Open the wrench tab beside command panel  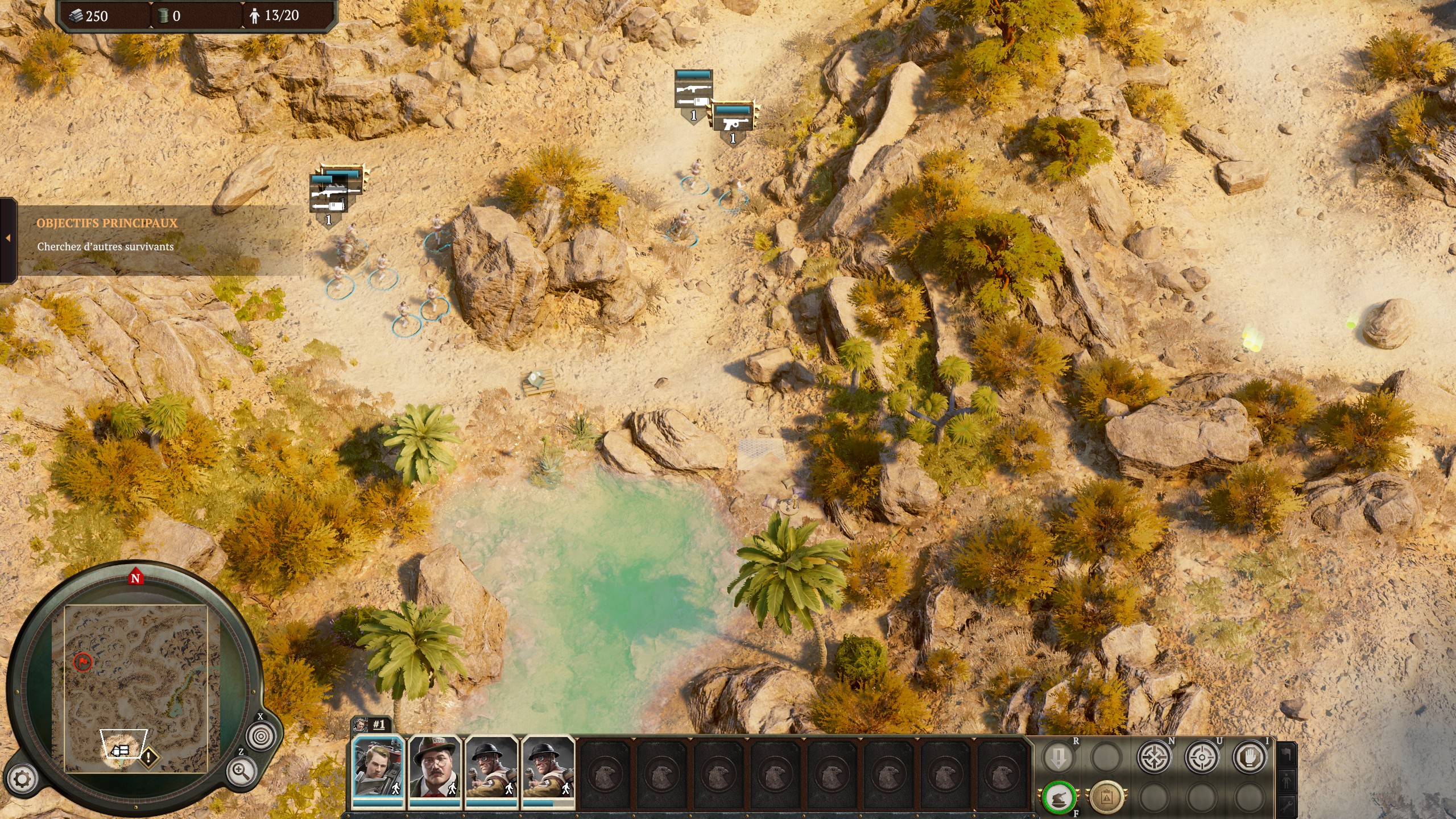click(1287, 804)
